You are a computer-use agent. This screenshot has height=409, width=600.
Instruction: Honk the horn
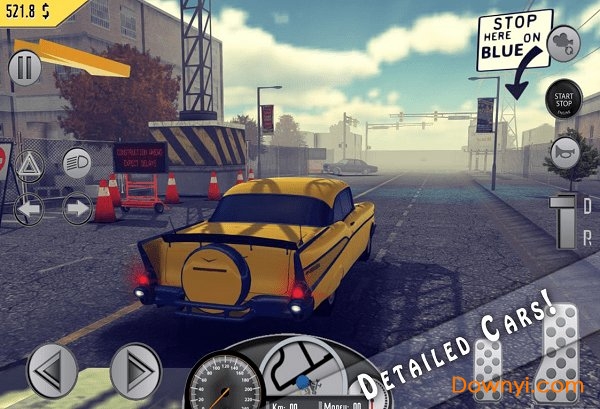(565, 153)
